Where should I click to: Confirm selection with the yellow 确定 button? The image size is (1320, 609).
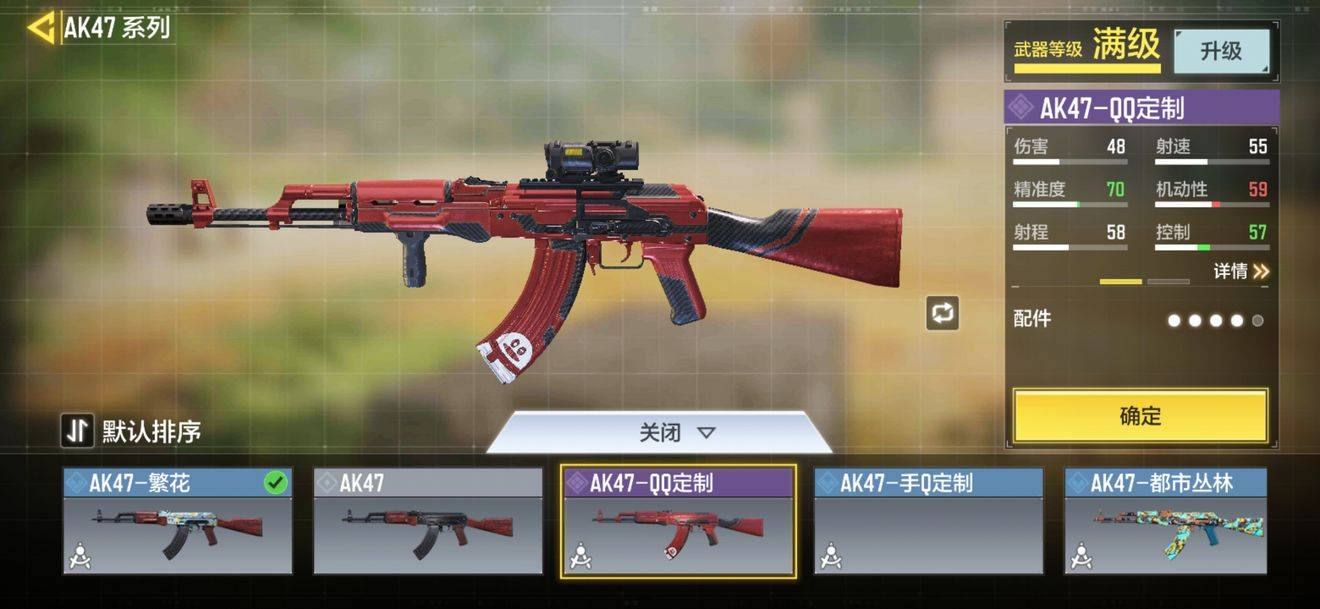pos(1140,416)
